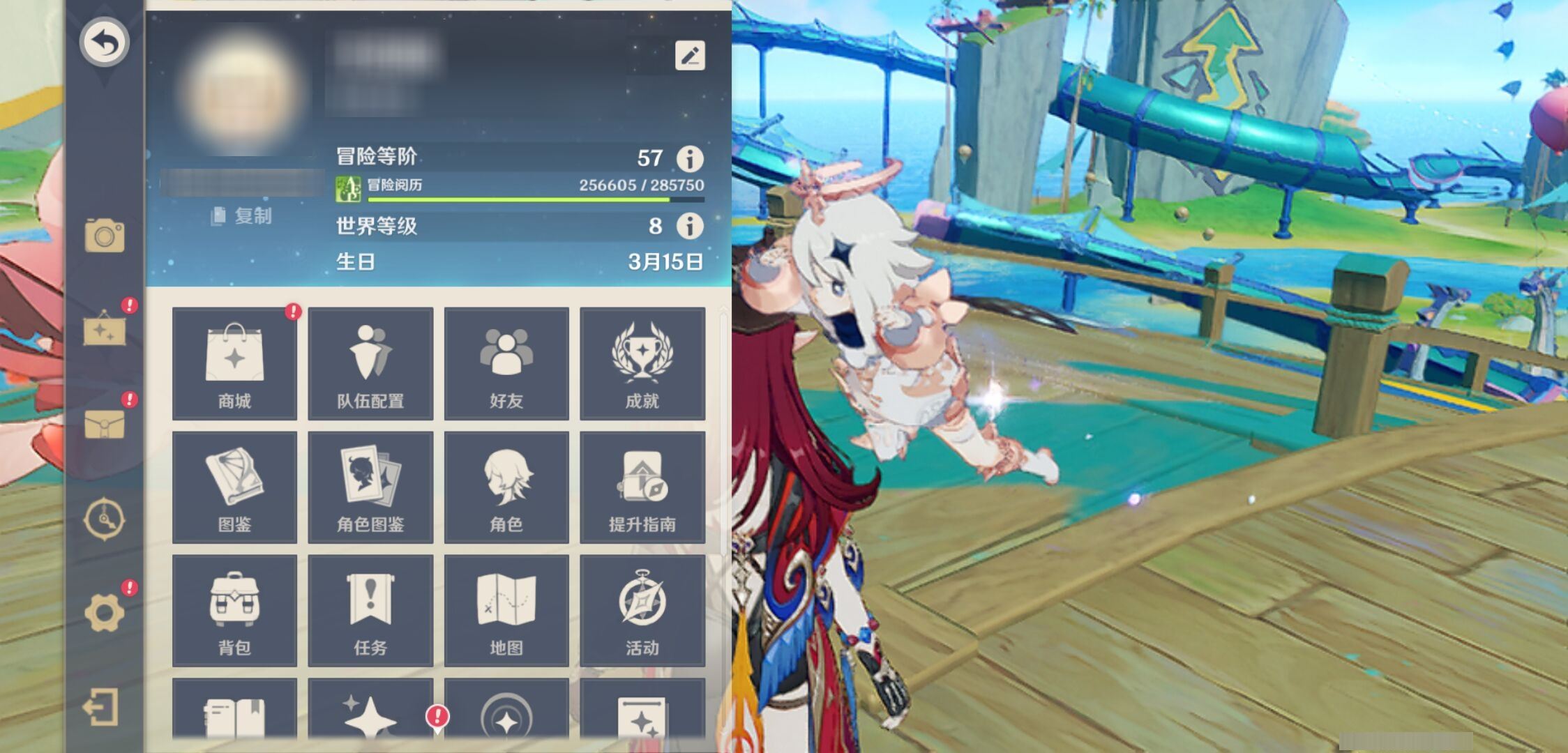The image size is (1568, 753).
Task: Open the settings gear icon
Action: (105, 613)
